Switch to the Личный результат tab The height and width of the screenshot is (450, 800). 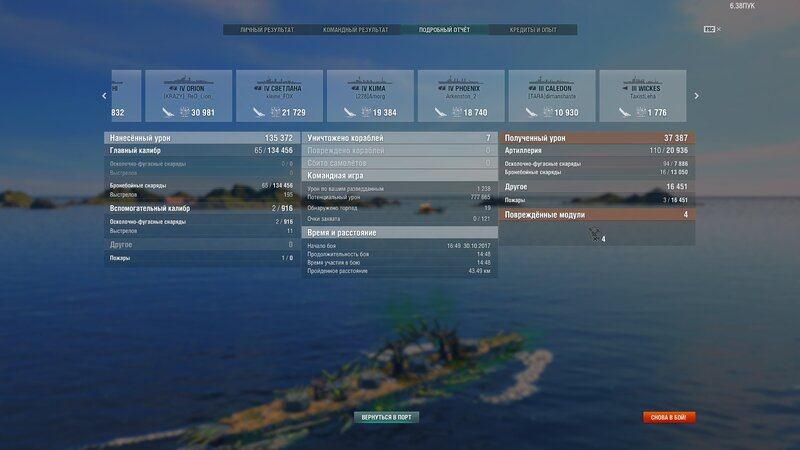point(267,30)
